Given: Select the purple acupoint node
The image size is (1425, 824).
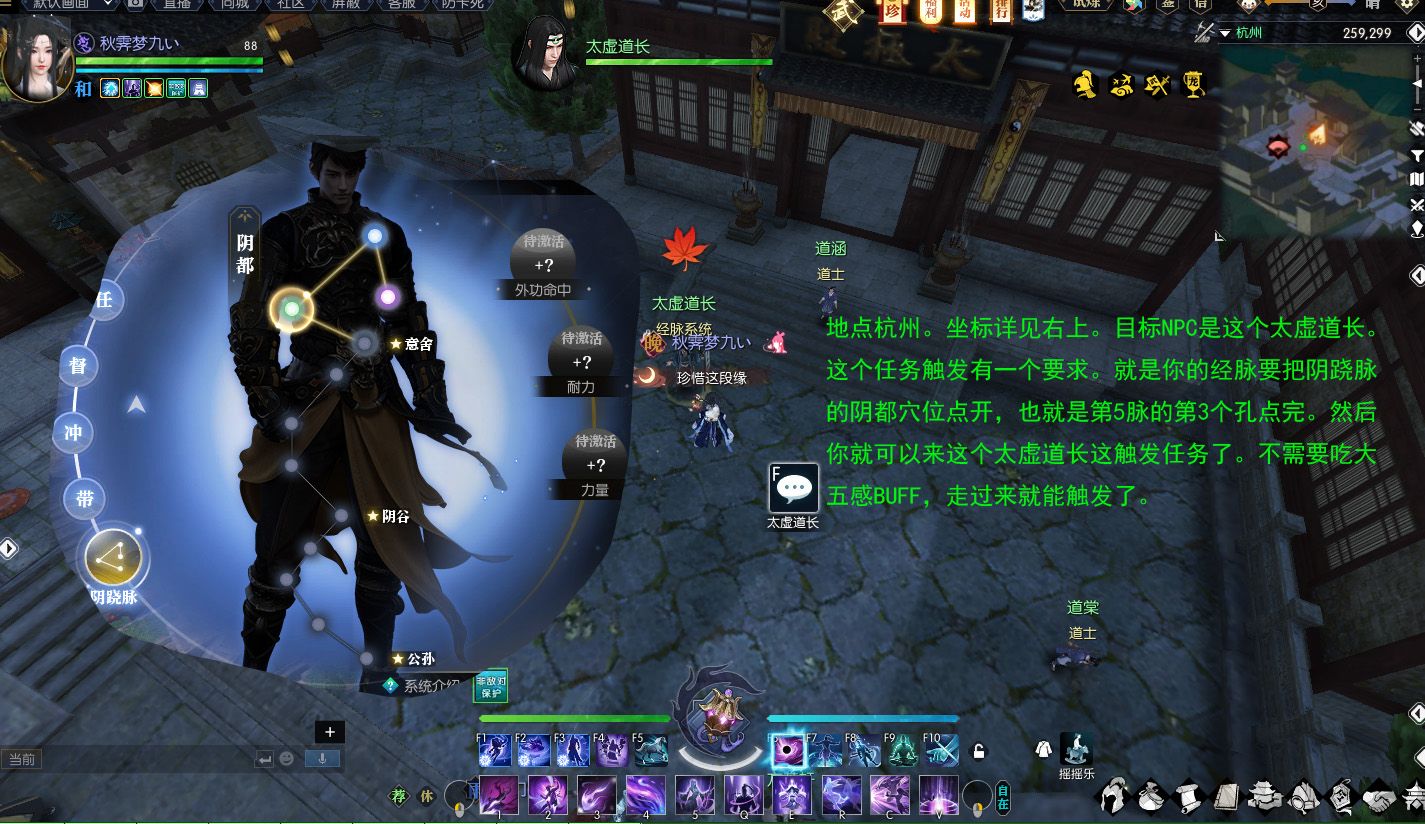Looking at the screenshot, I should pos(387,296).
